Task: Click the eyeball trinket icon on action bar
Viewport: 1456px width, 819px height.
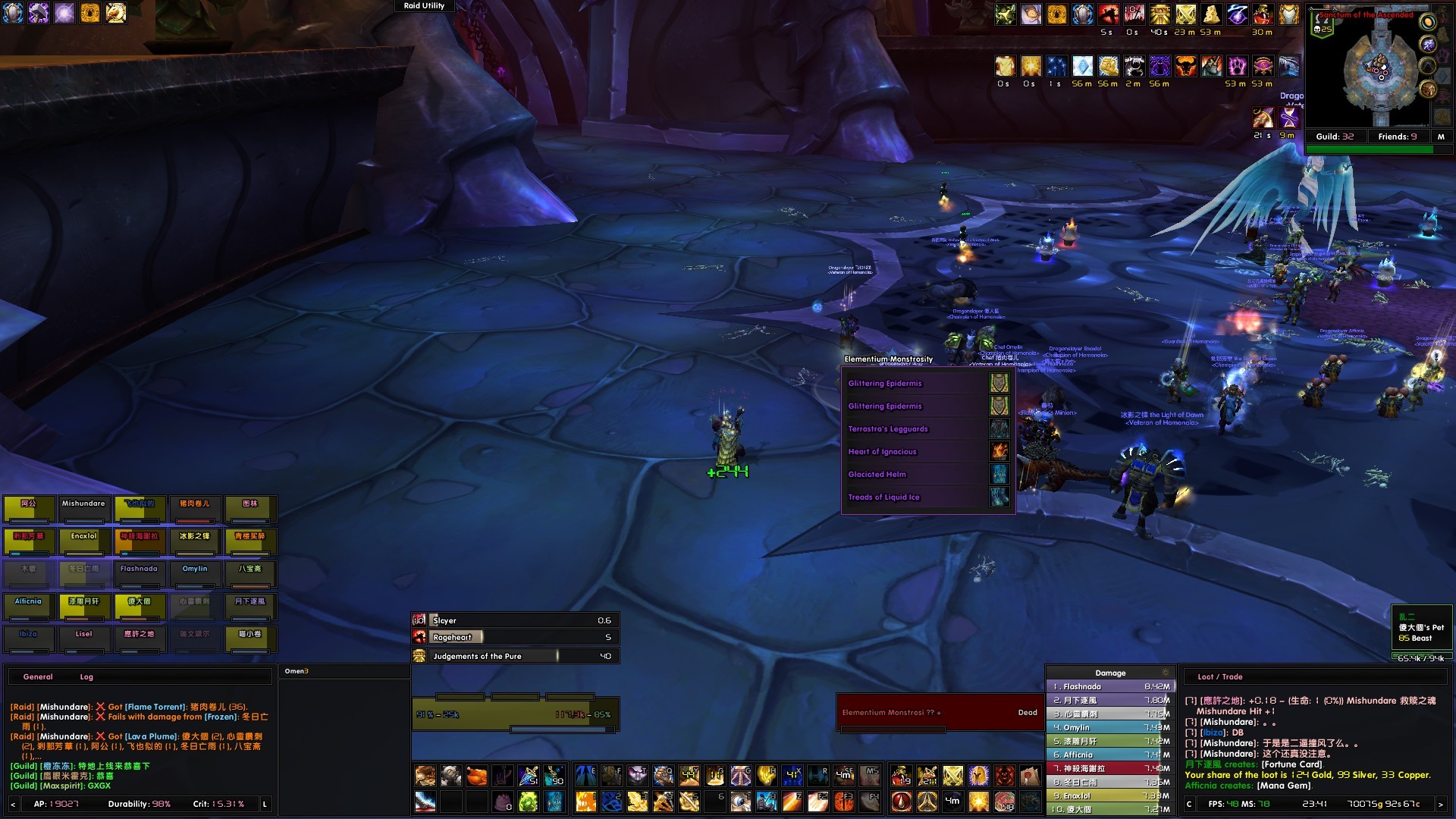Action: (x=742, y=802)
